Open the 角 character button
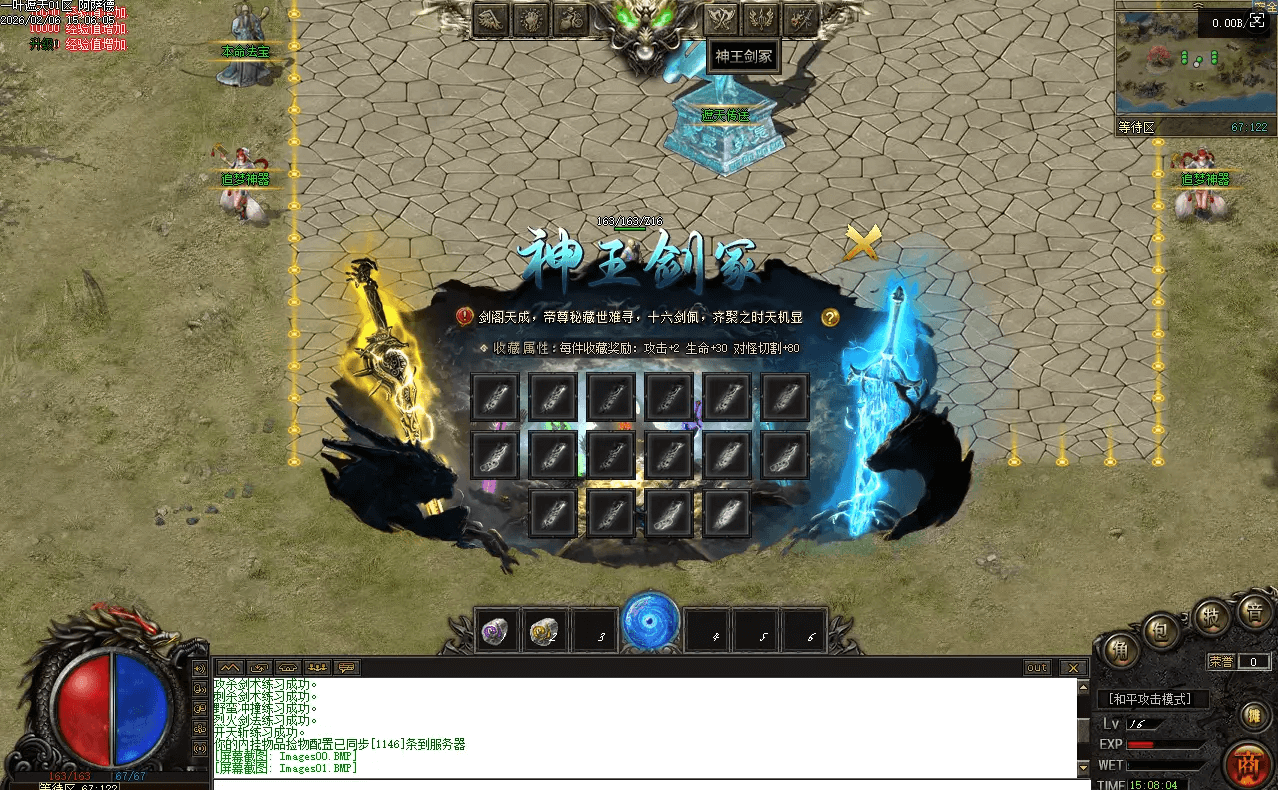The height and width of the screenshot is (790, 1278). click(1122, 652)
